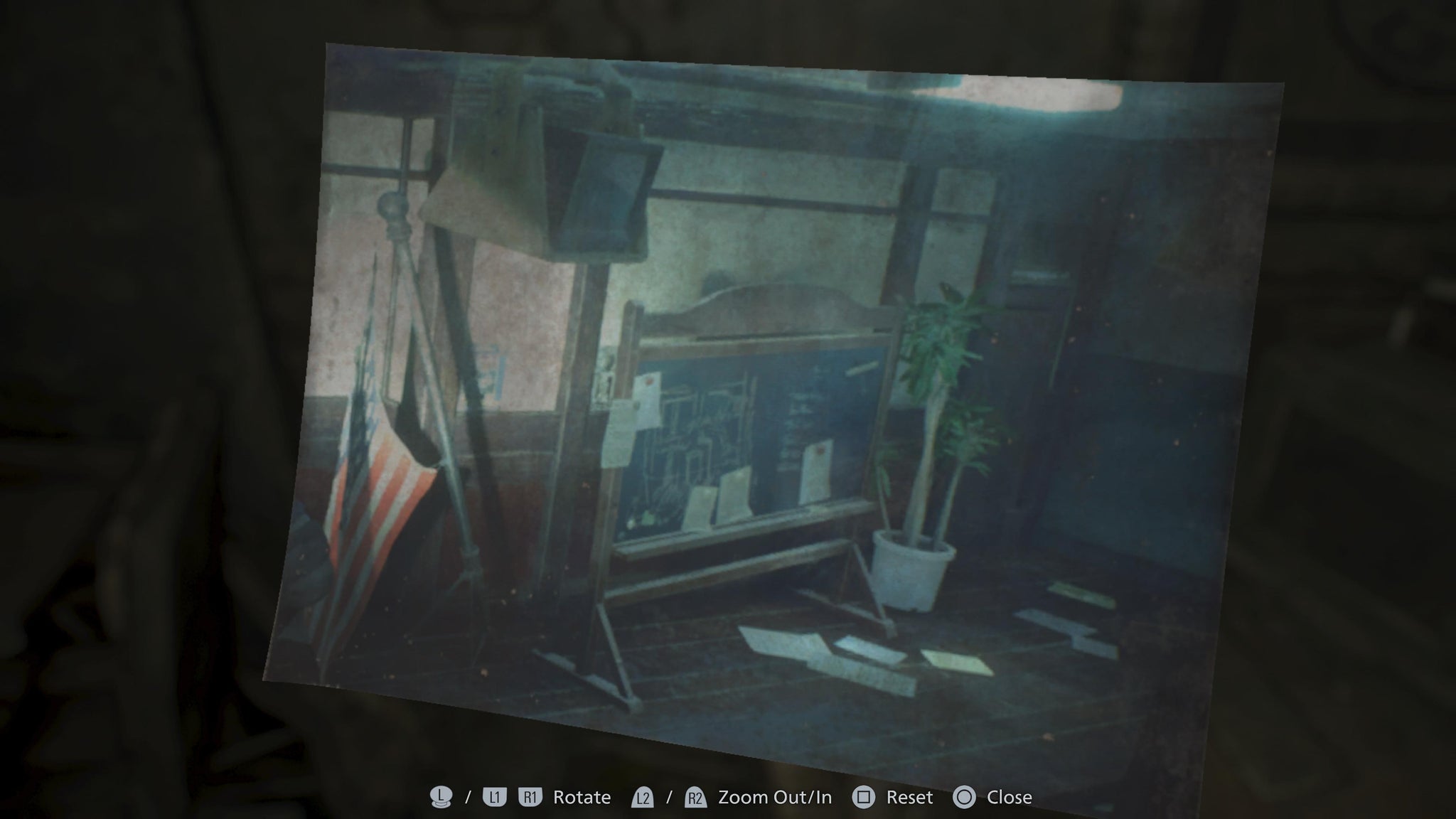
Task: Select the R2 Zoom In button icon
Action: tap(695, 798)
